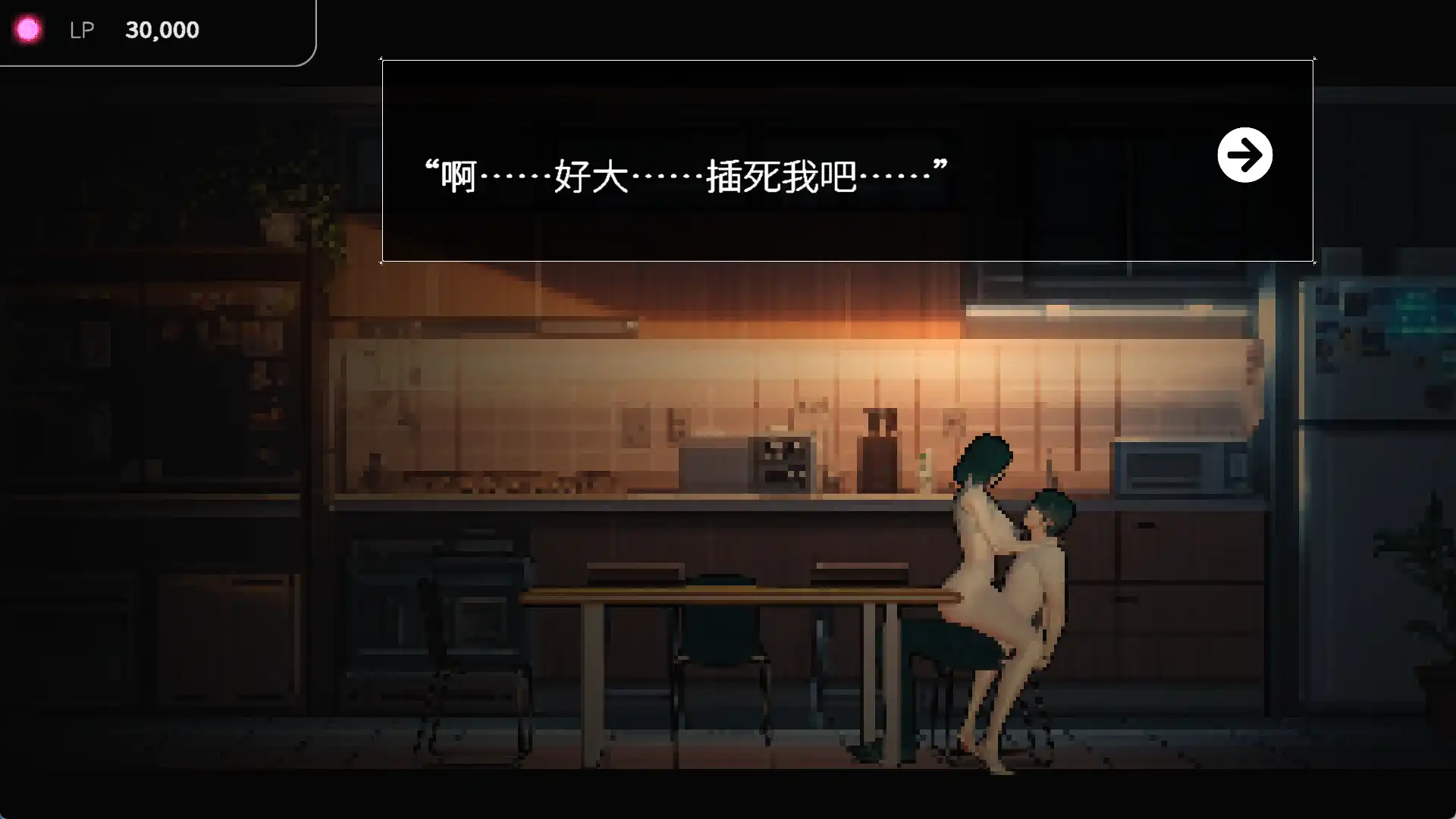
Task: Click the LP value showing 30,000
Action: pyautogui.click(x=162, y=30)
